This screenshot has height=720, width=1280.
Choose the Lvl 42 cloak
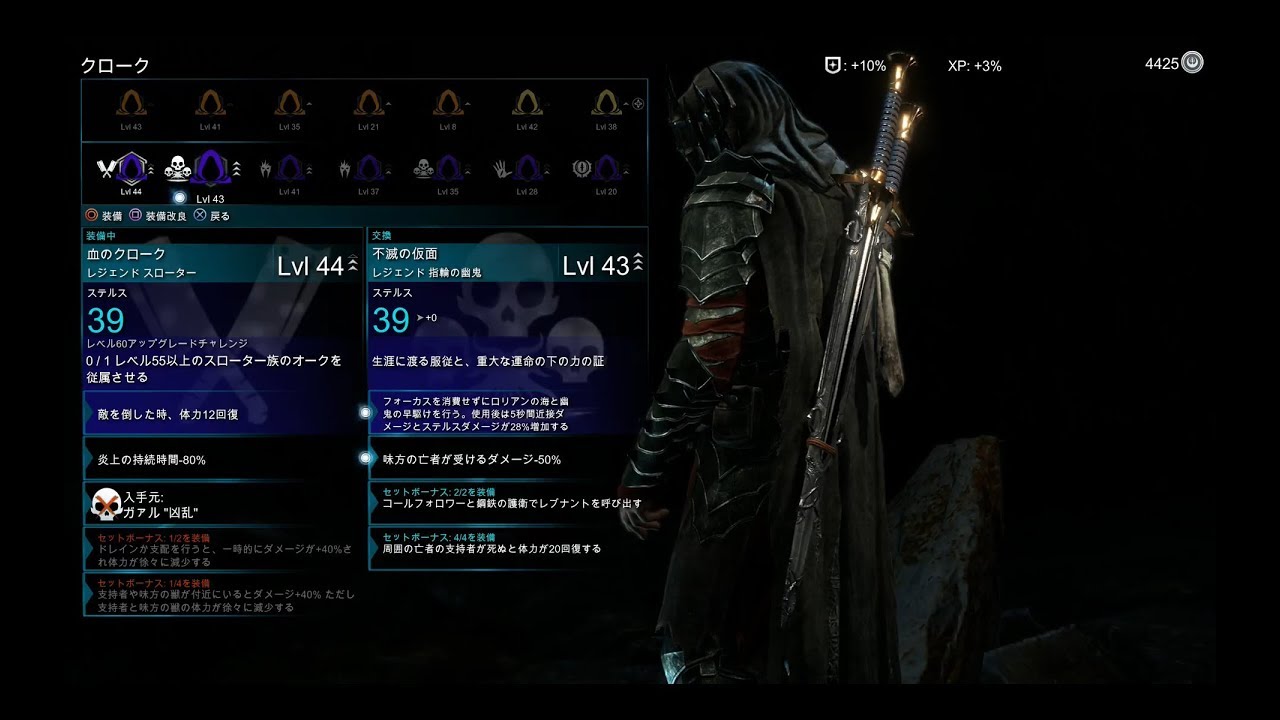pyautogui.click(x=527, y=104)
